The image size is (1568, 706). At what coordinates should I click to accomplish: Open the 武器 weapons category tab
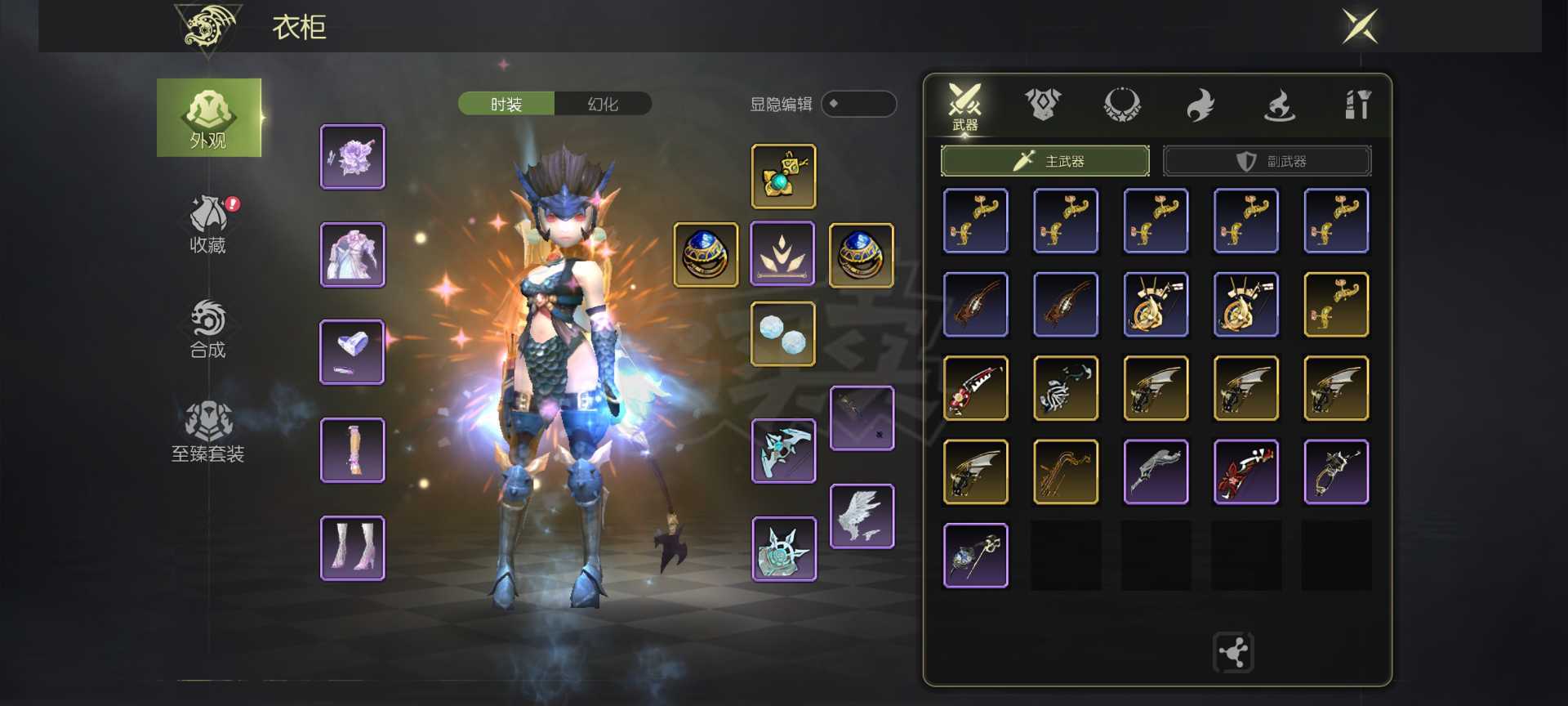pos(964,106)
